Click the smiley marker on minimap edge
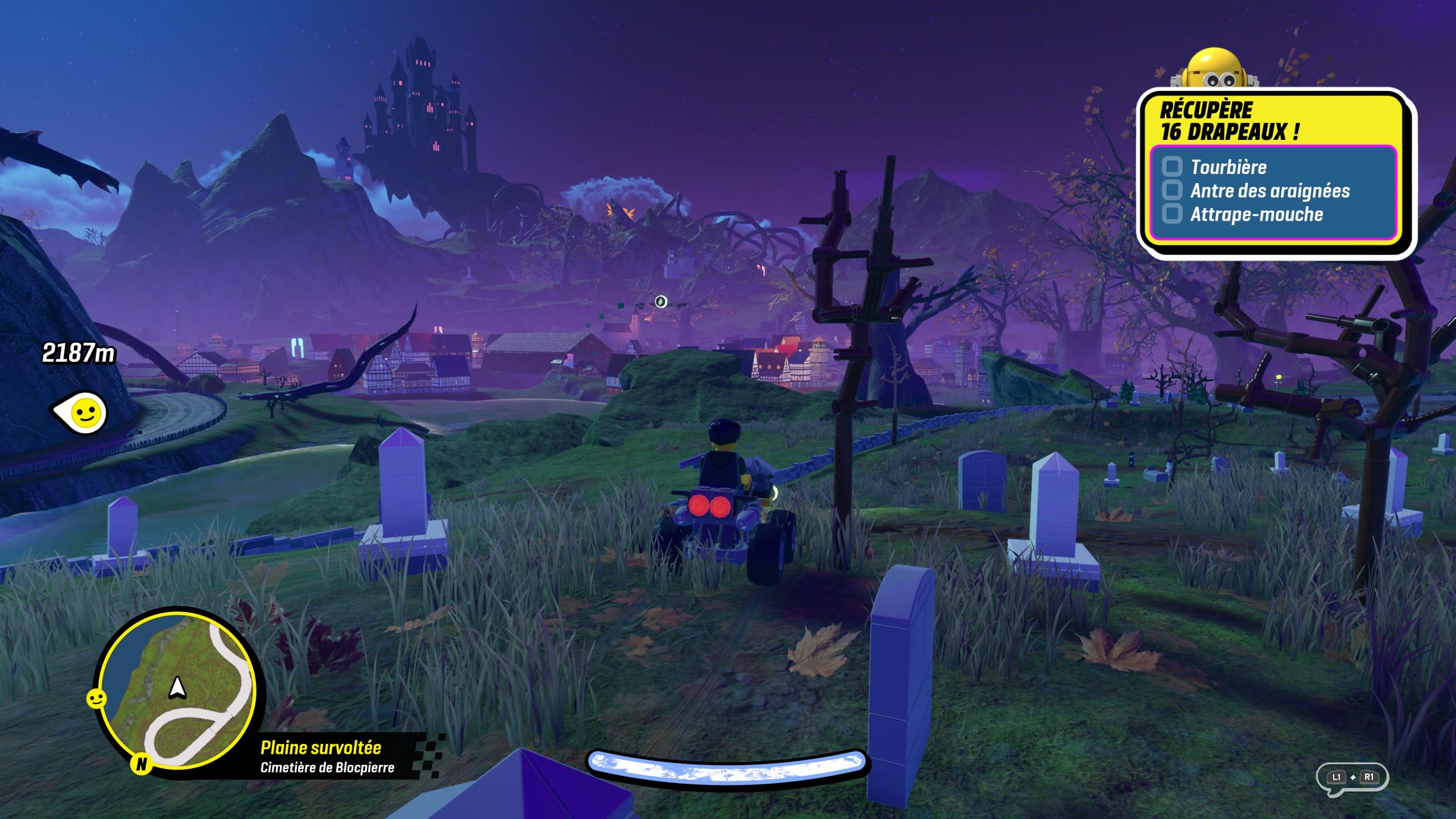The width and height of the screenshot is (1456, 819). (96, 698)
